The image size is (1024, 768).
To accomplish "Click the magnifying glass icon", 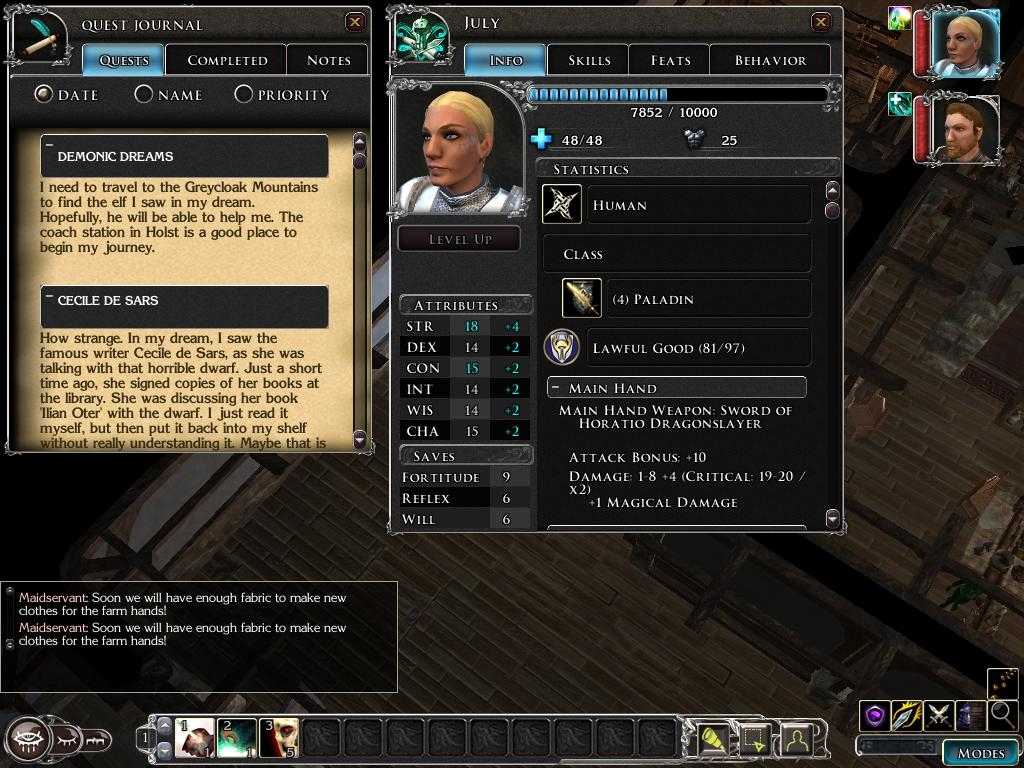I will (x=1001, y=714).
